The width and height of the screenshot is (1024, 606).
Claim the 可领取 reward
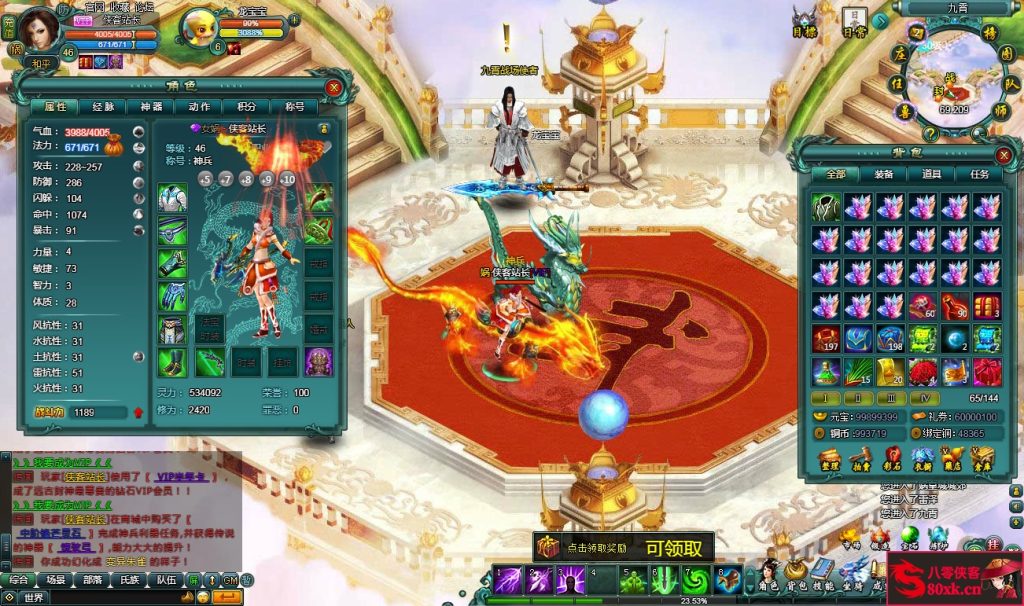point(679,547)
